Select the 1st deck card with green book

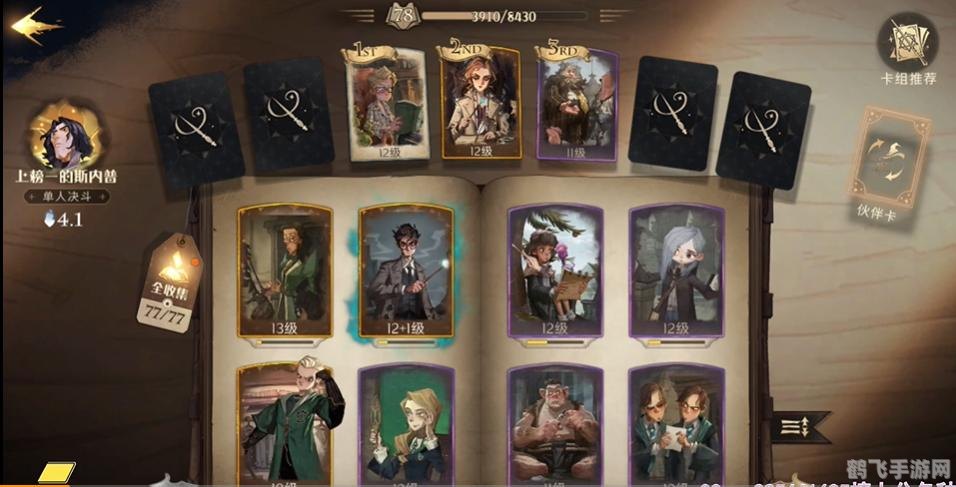tap(386, 103)
